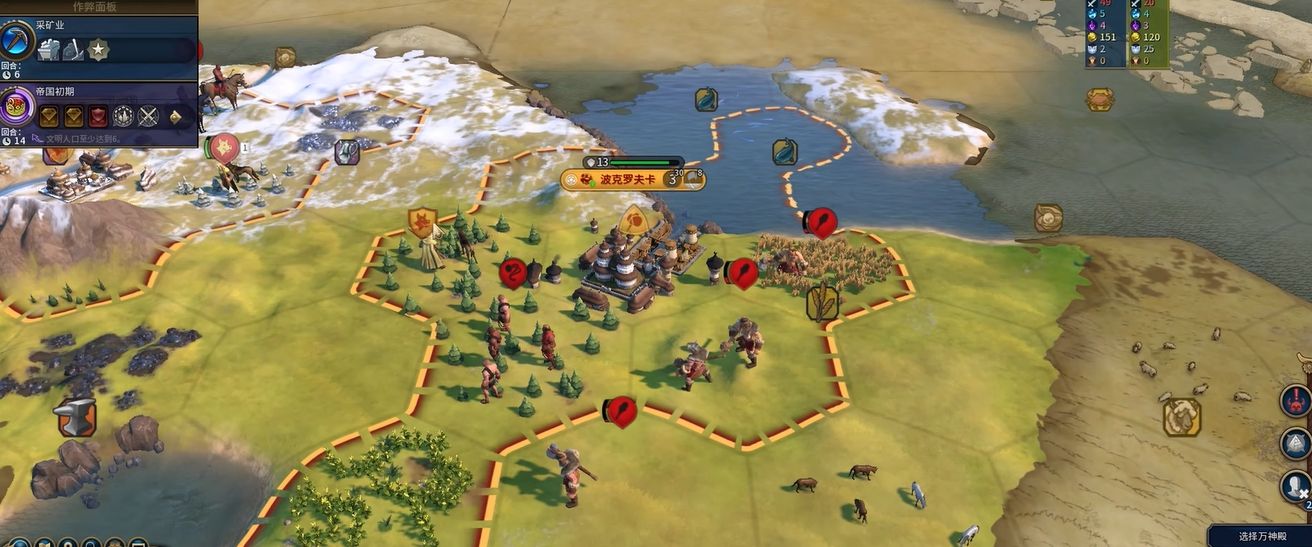
Task: Click the barbarian unit flag near tent
Action: click(421, 221)
